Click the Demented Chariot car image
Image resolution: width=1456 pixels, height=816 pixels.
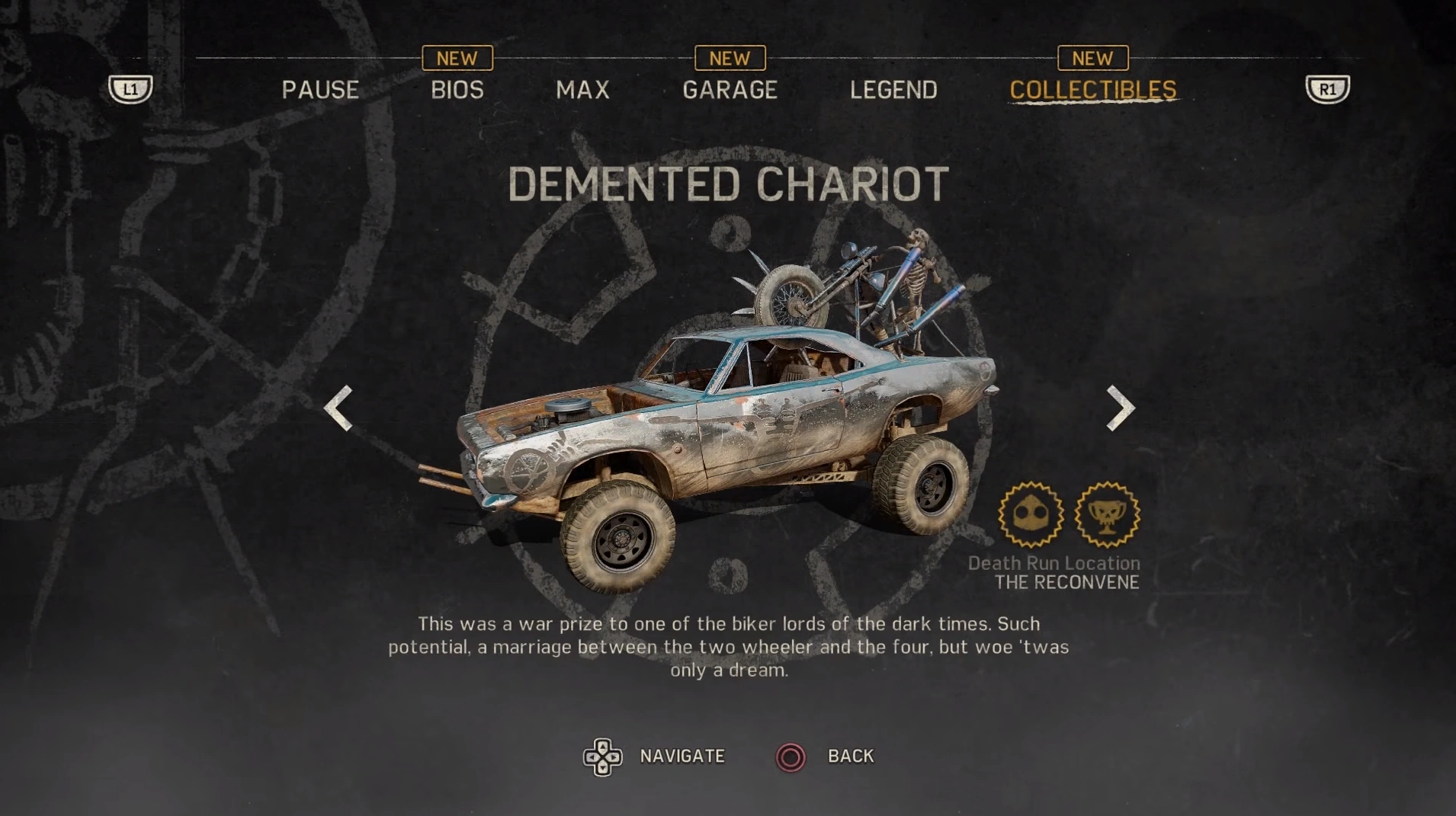724,419
